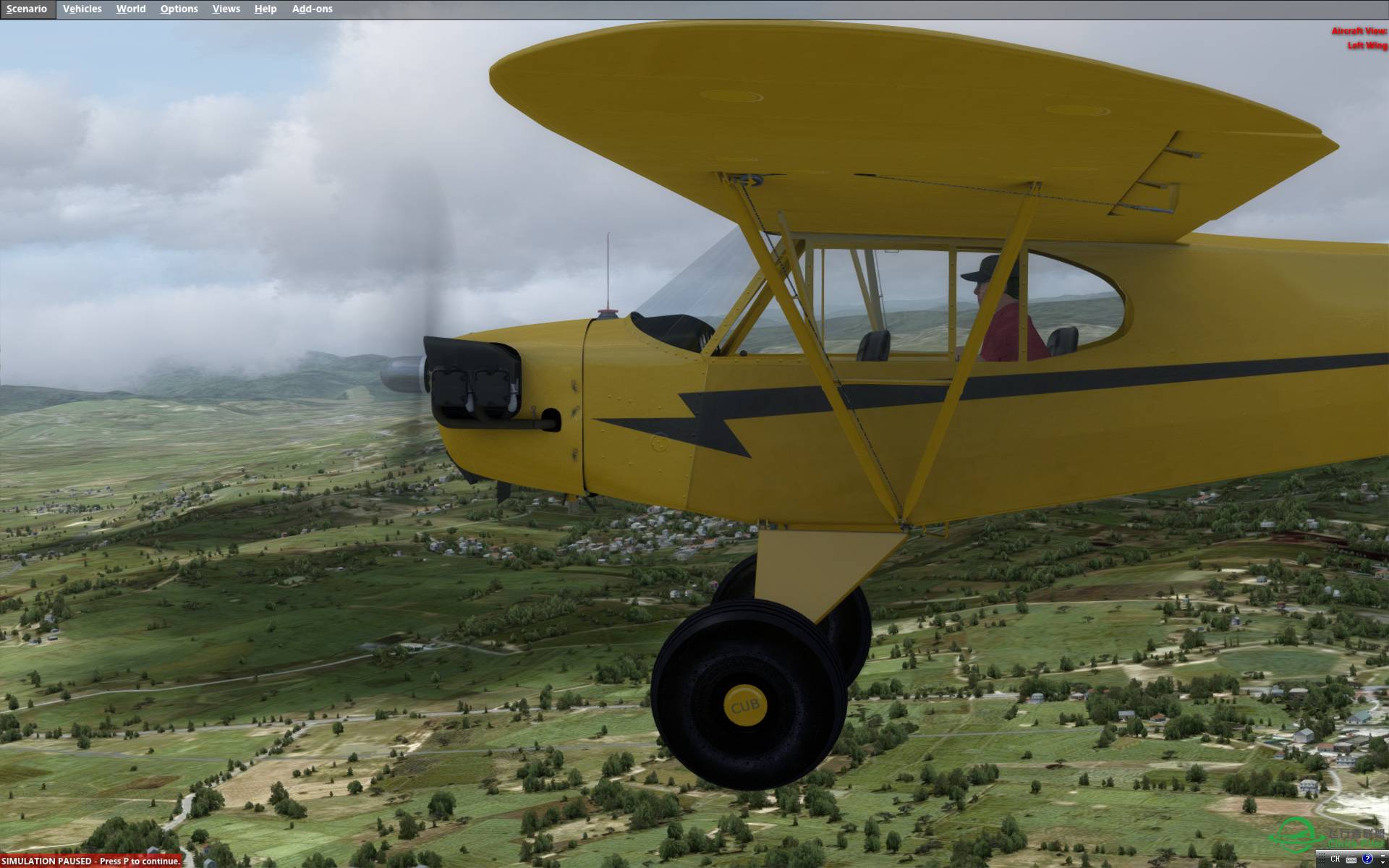
Task: Open the Views menu
Action: click(x=226, y=9)
